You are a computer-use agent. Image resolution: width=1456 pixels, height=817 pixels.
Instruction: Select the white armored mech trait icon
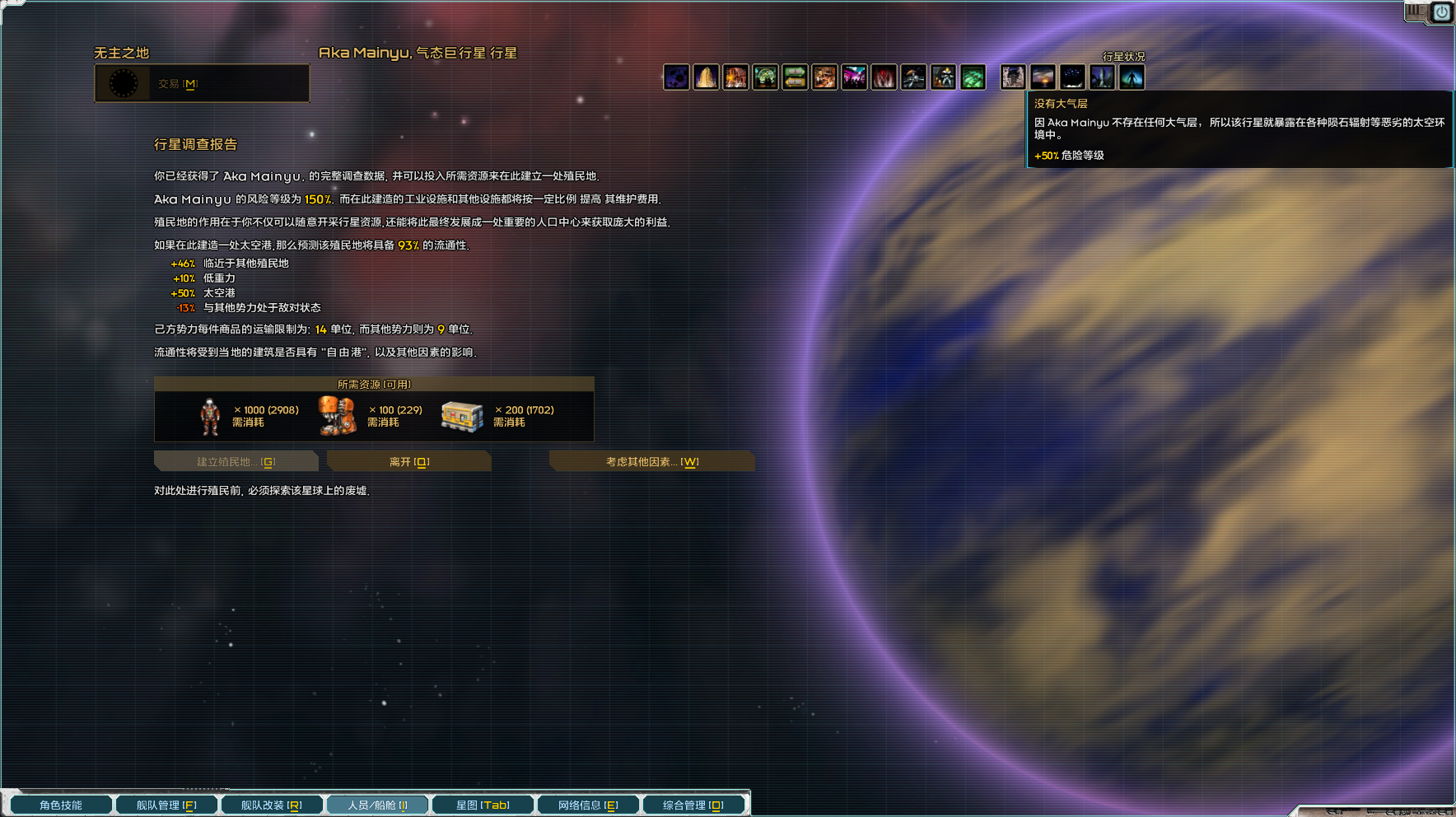(x=944, y=77)
